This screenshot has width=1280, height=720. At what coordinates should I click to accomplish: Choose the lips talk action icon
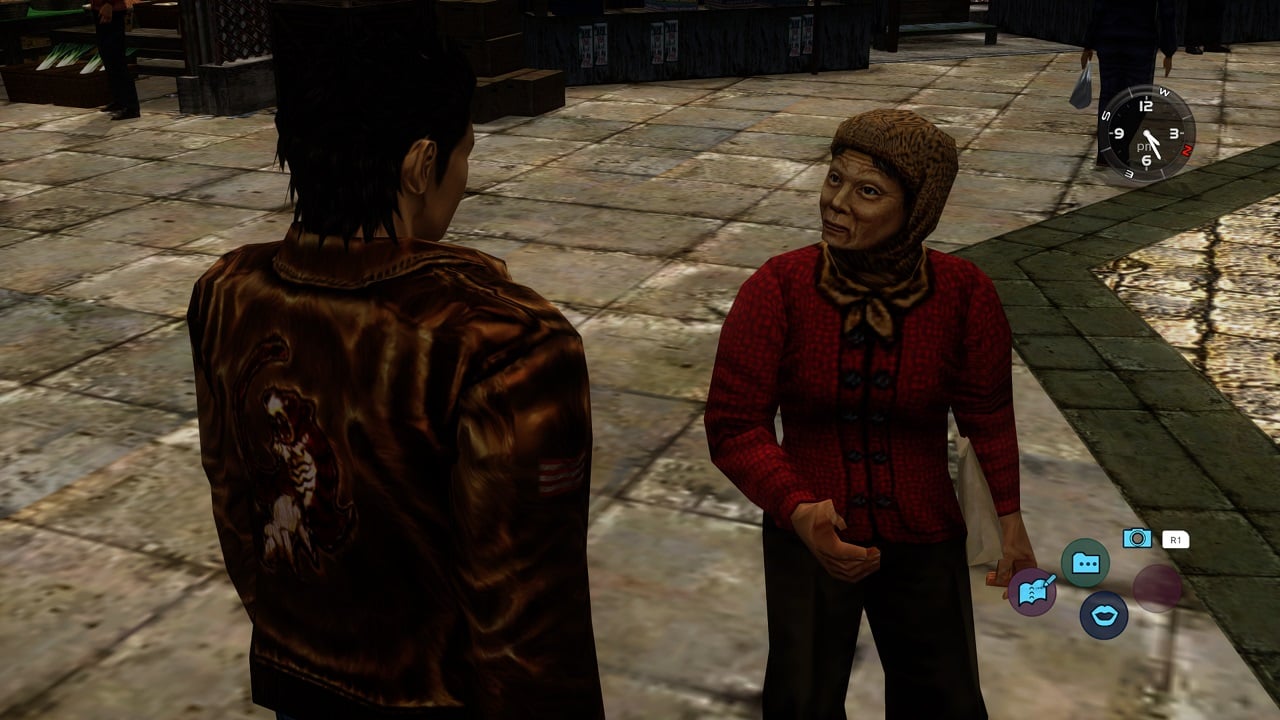[1104, 615]
